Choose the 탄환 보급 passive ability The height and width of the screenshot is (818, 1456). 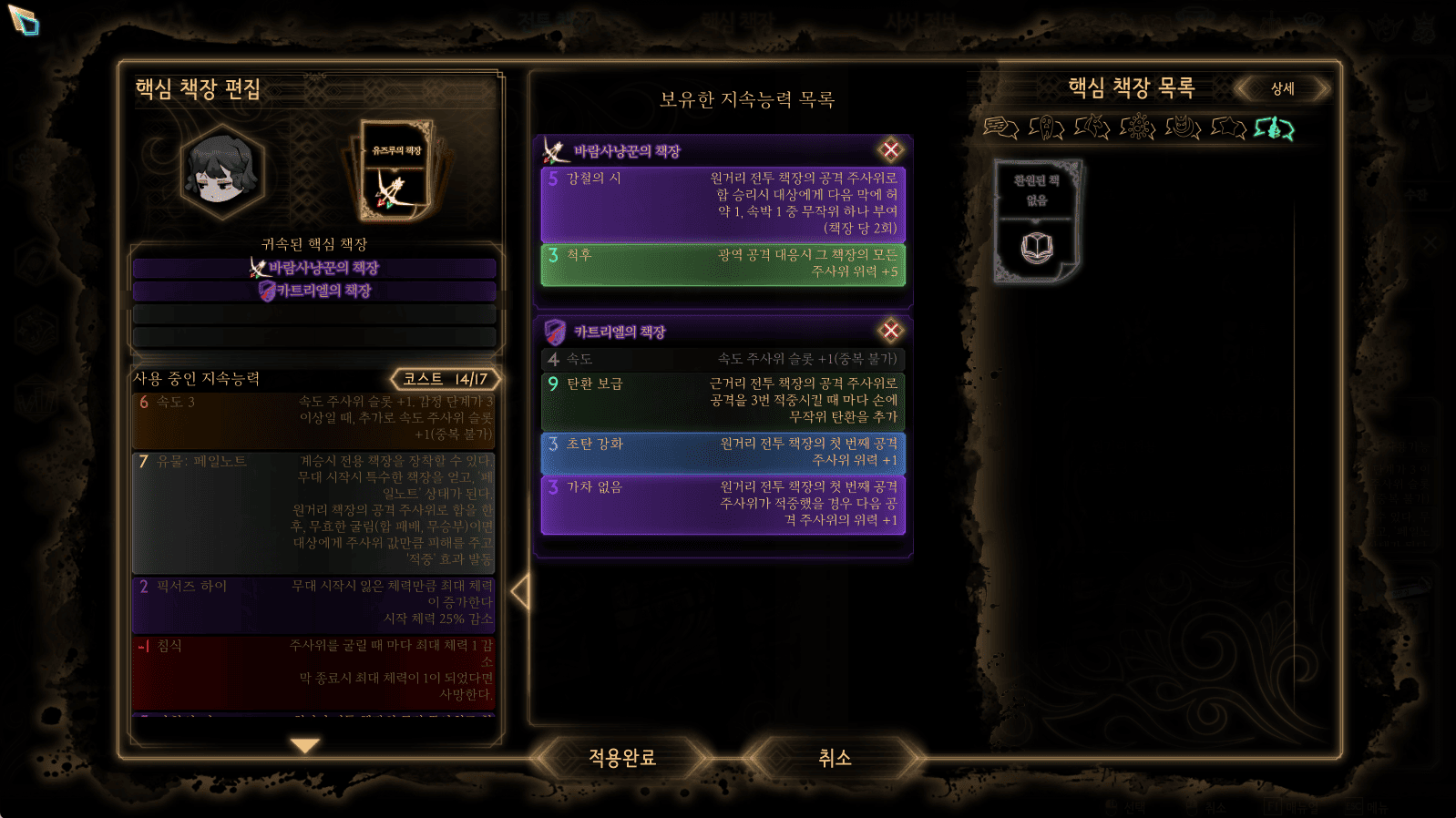(723, 401)
